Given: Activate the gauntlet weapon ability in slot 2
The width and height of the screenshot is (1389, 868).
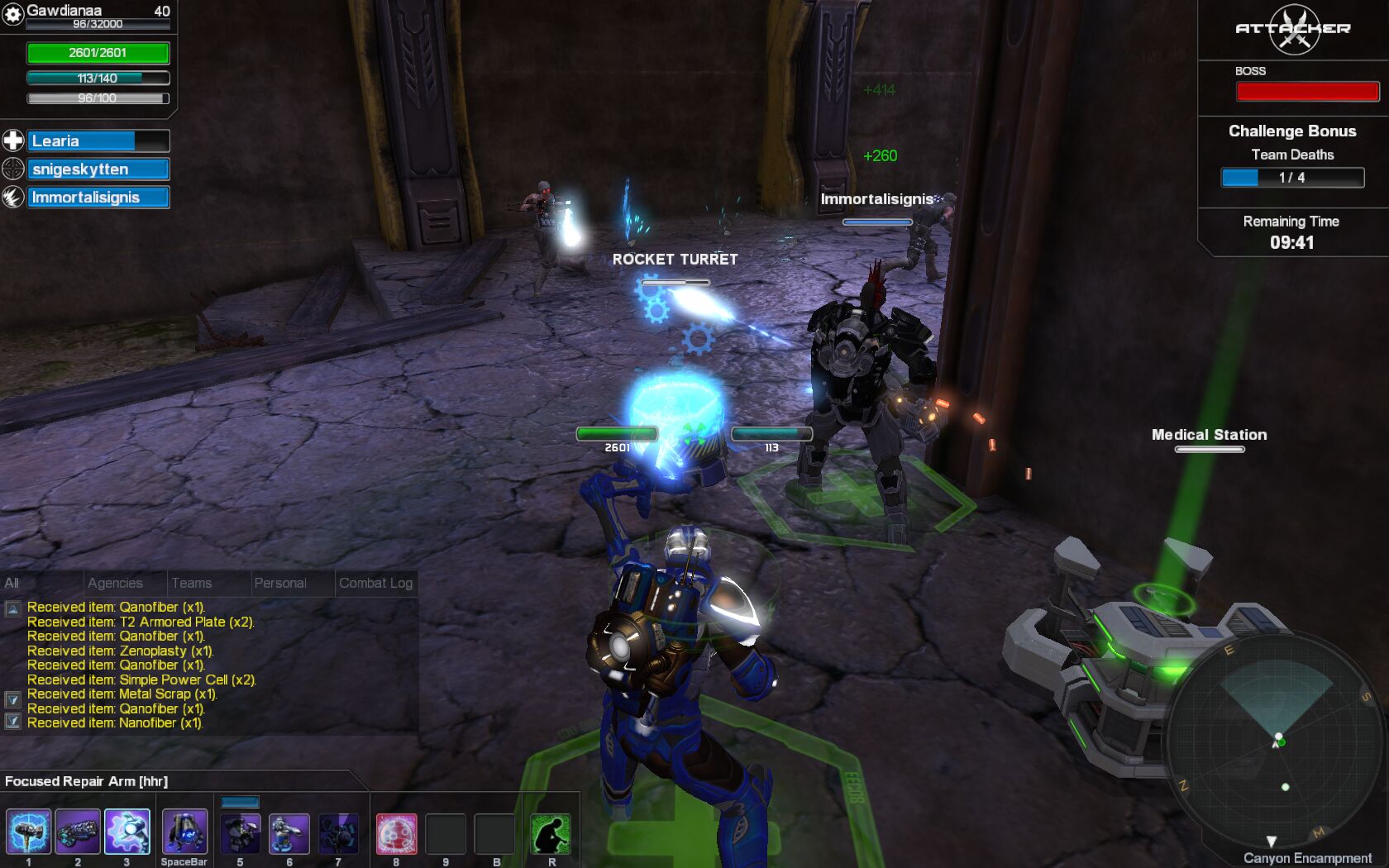Looking at the screenshot, I should (78, 832).
